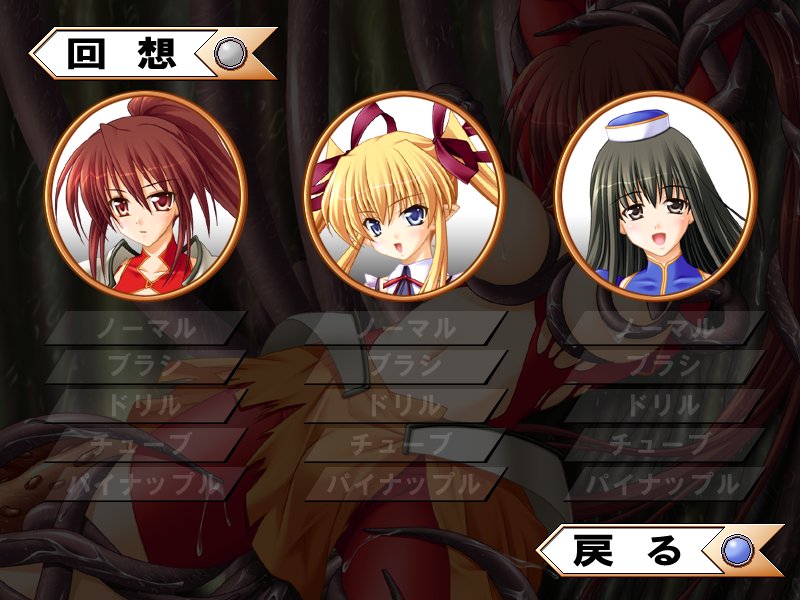Choose ブラシ entry under the blonde girl
The height and width of the screenshot is (600, 800).
405,367
